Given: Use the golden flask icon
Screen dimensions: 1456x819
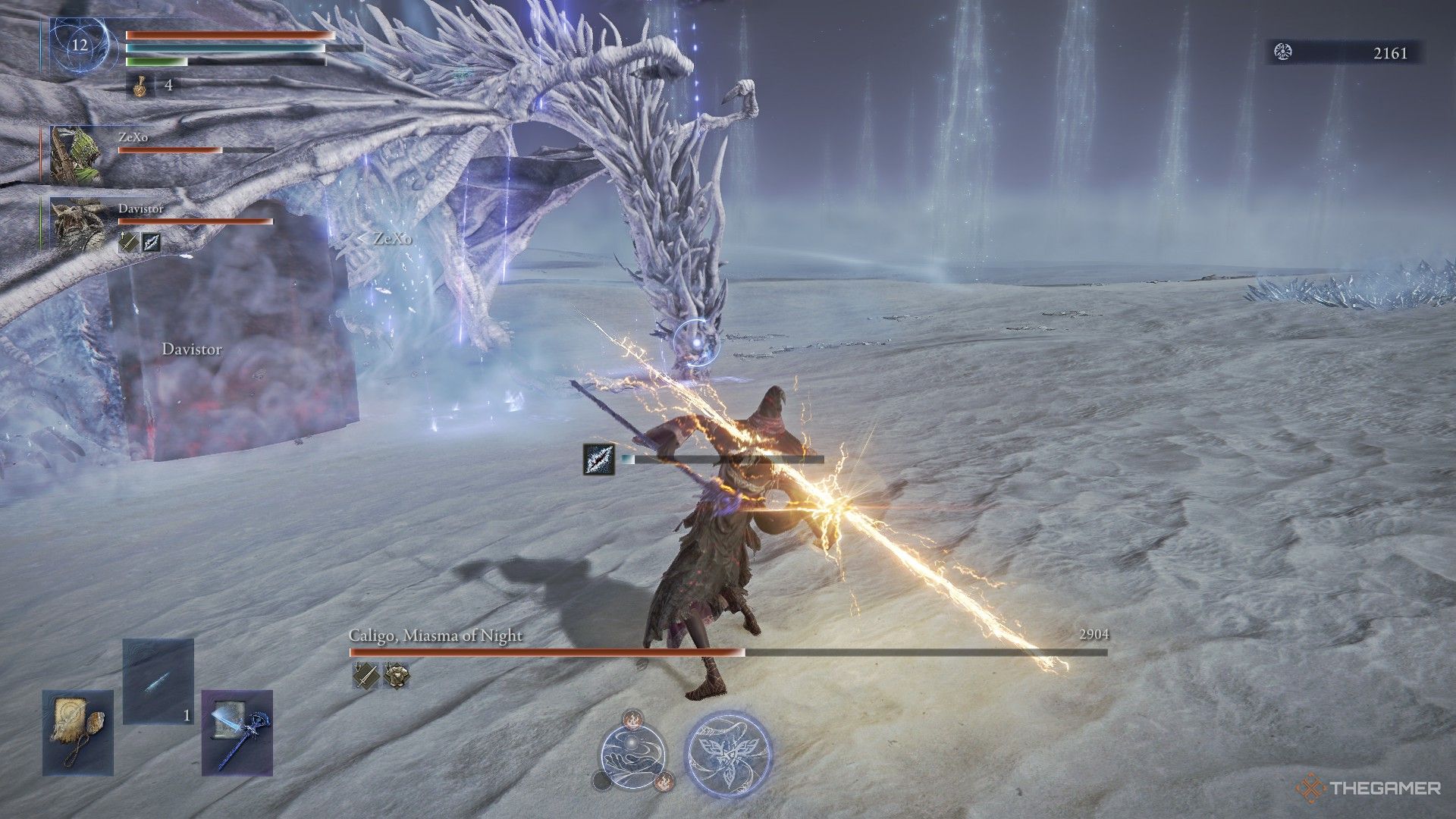Looking at the screenshot, I should tap(140, 86).
